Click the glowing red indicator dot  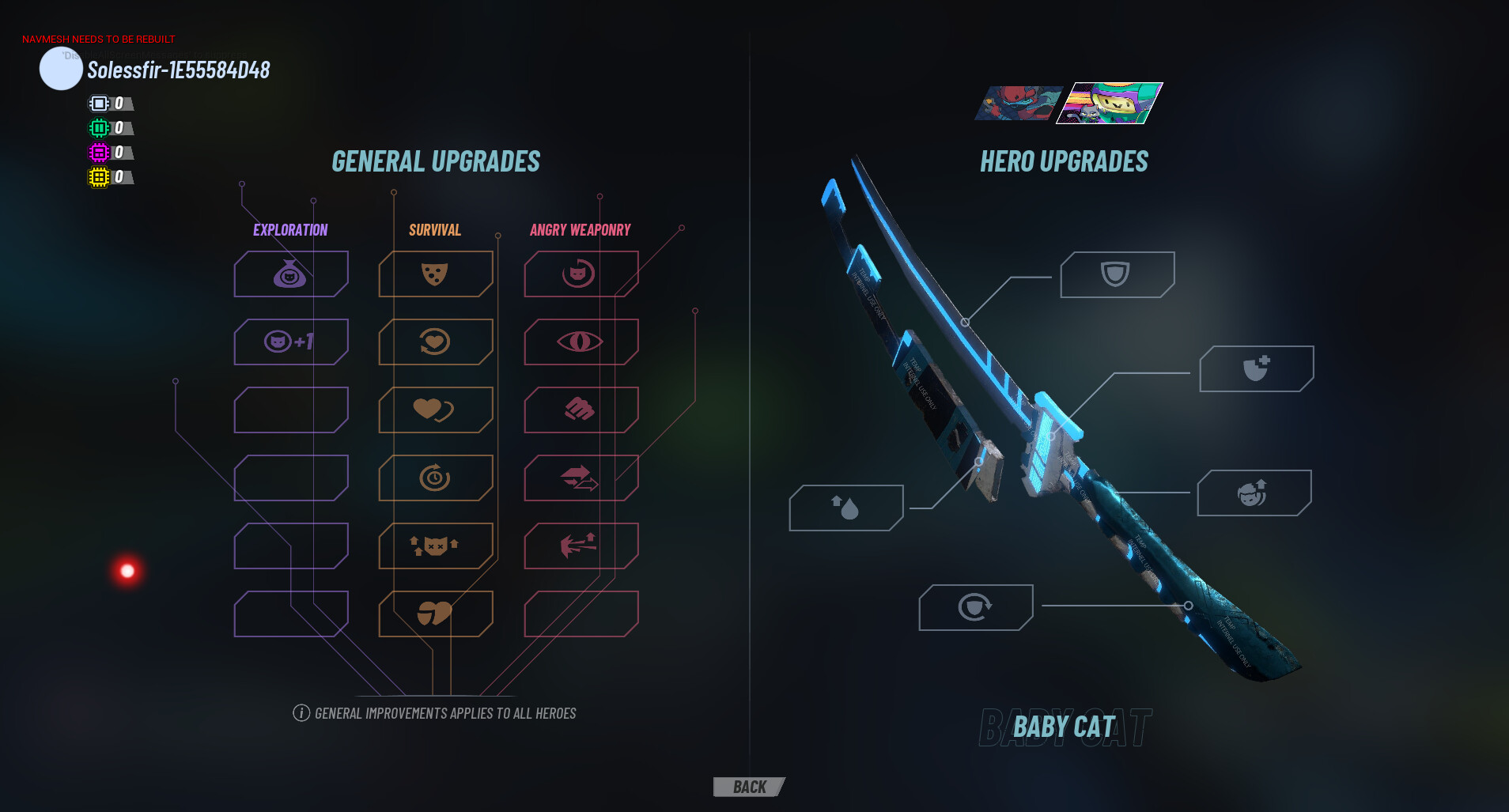tap(127, 570)
